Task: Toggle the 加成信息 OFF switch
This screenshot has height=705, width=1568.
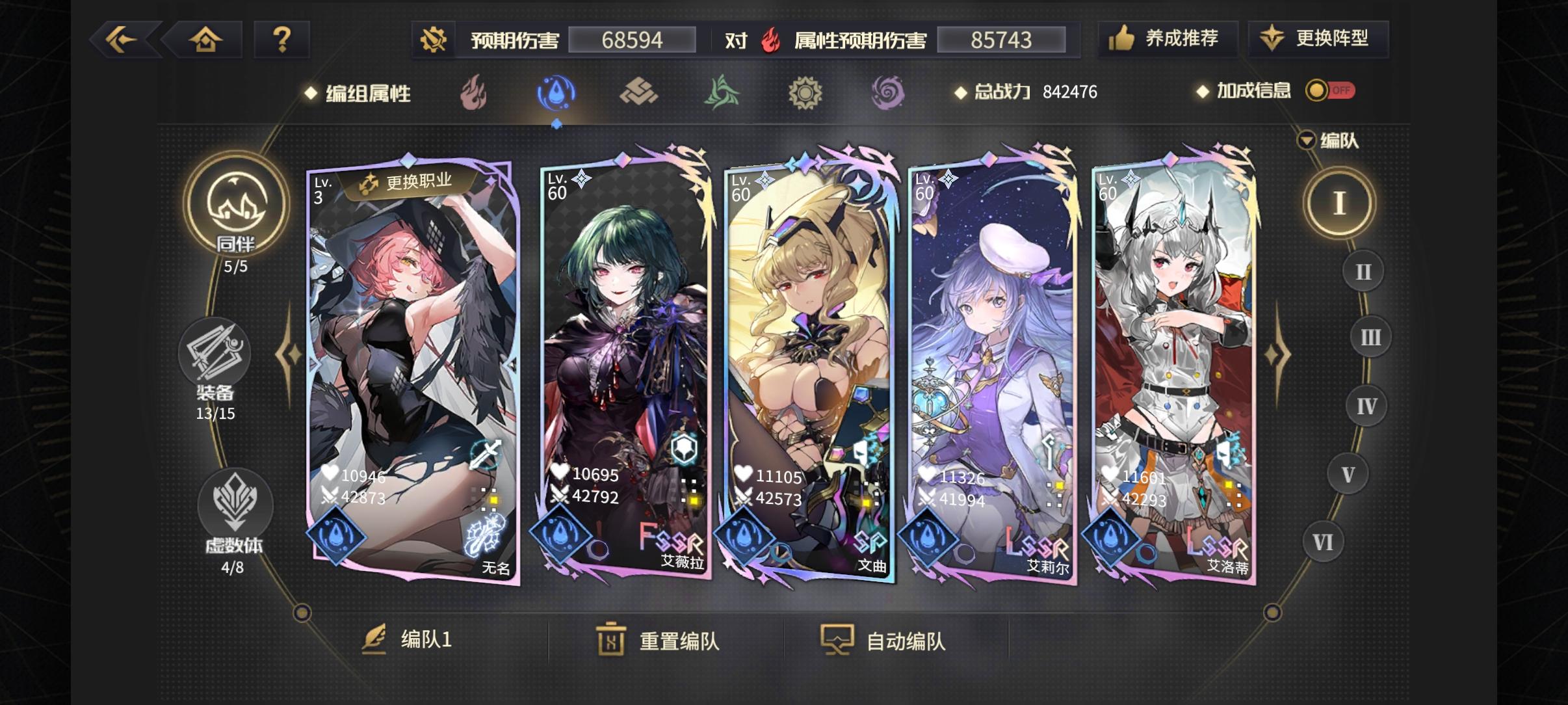Action: [x=1330, y=92]
